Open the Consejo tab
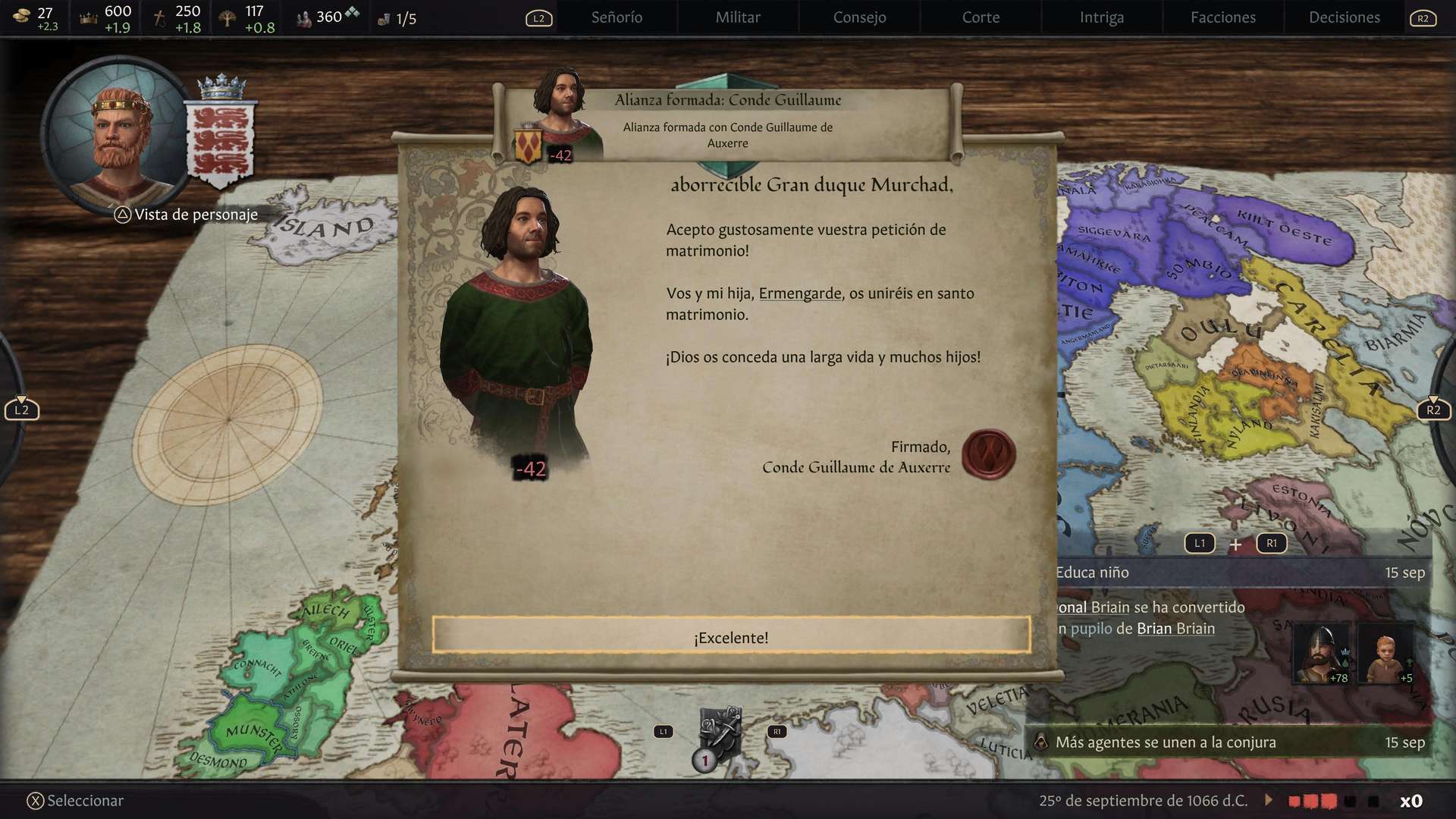Screen dimensions: 1456x819 [x=859, y=17]
